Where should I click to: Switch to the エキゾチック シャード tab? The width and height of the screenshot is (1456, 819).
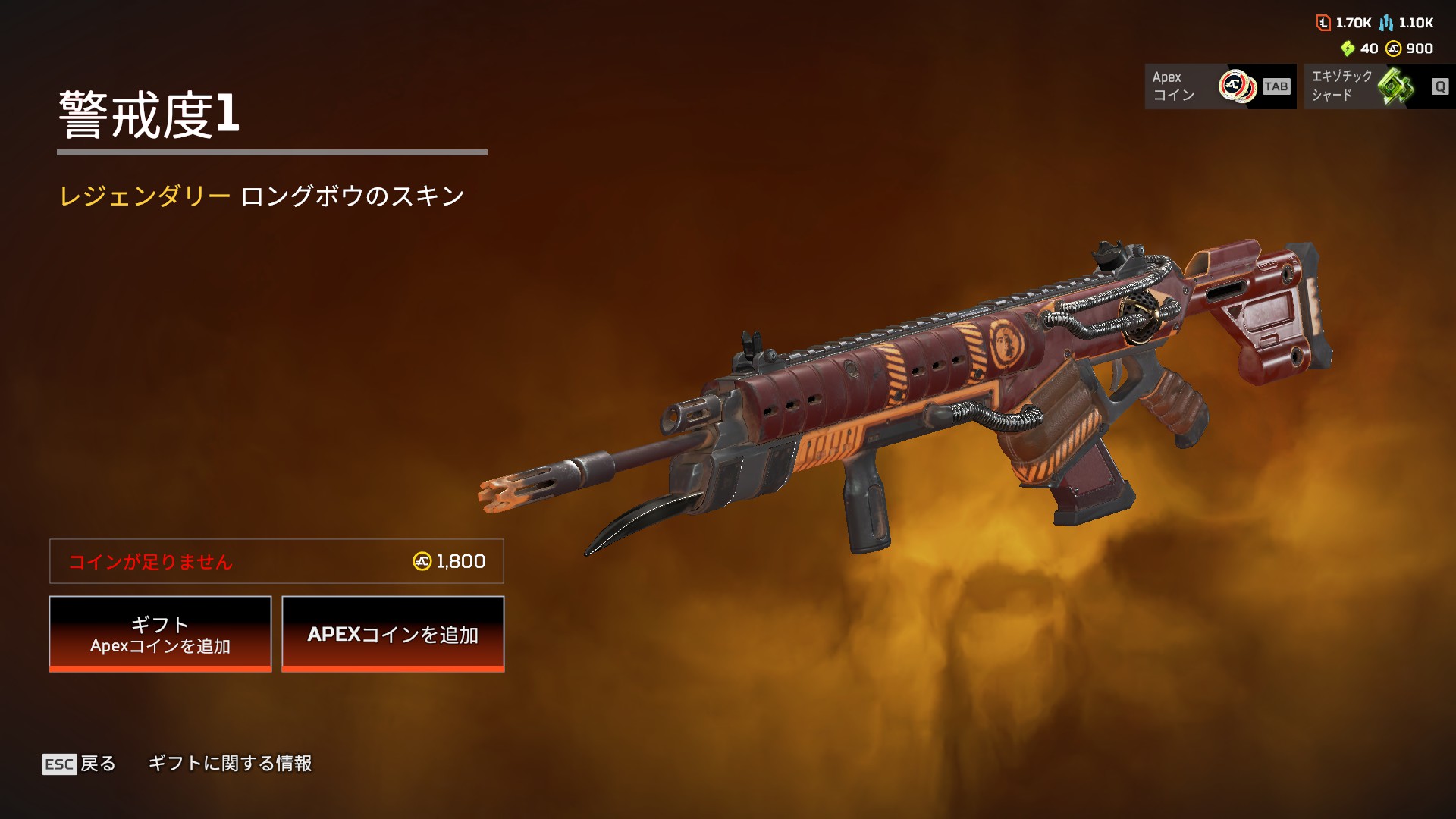[x=1379, y=86]
